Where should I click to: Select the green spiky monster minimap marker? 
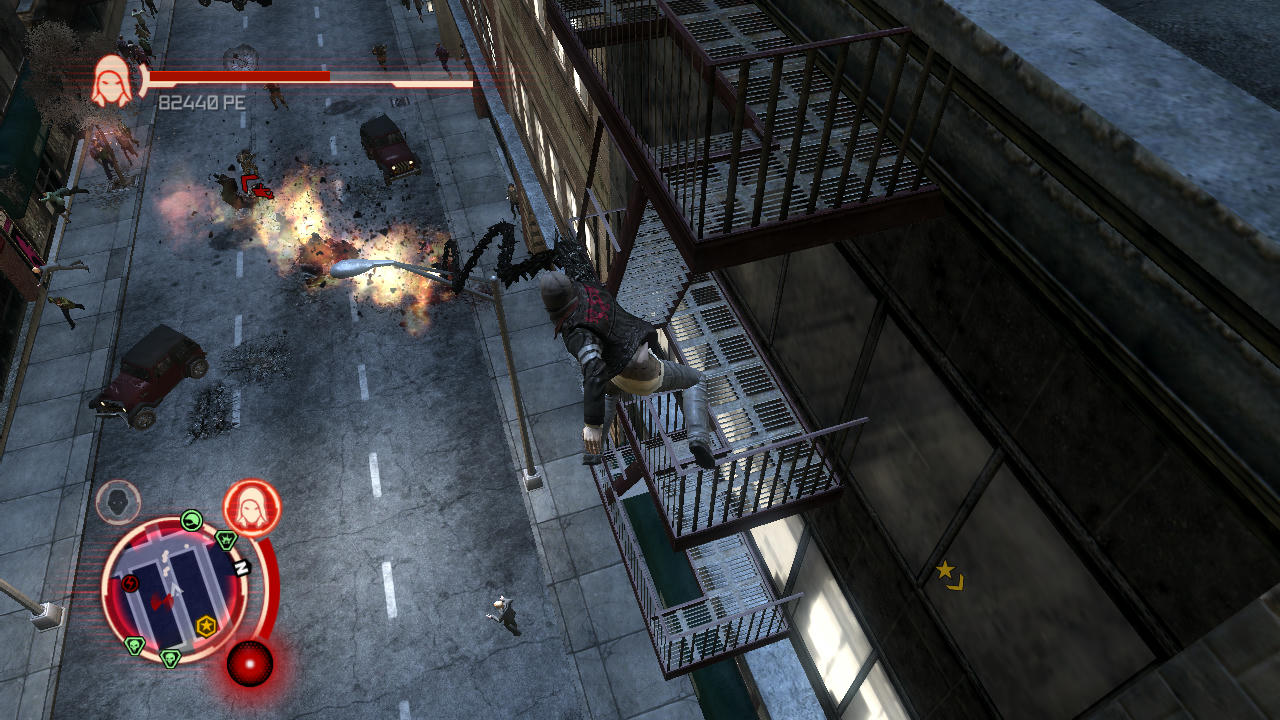click(x=227, y=540)
